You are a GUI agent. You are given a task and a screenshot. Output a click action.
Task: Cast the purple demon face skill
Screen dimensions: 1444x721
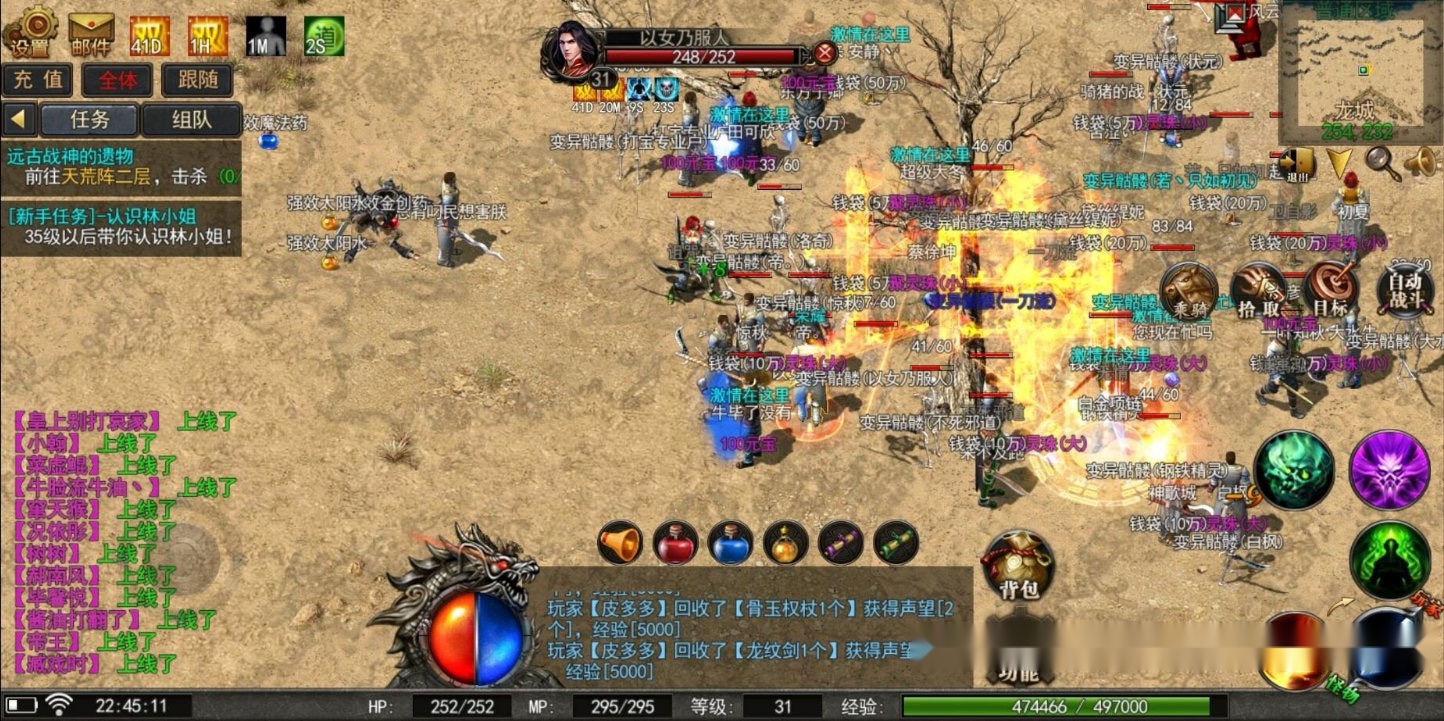(1389, 470)
